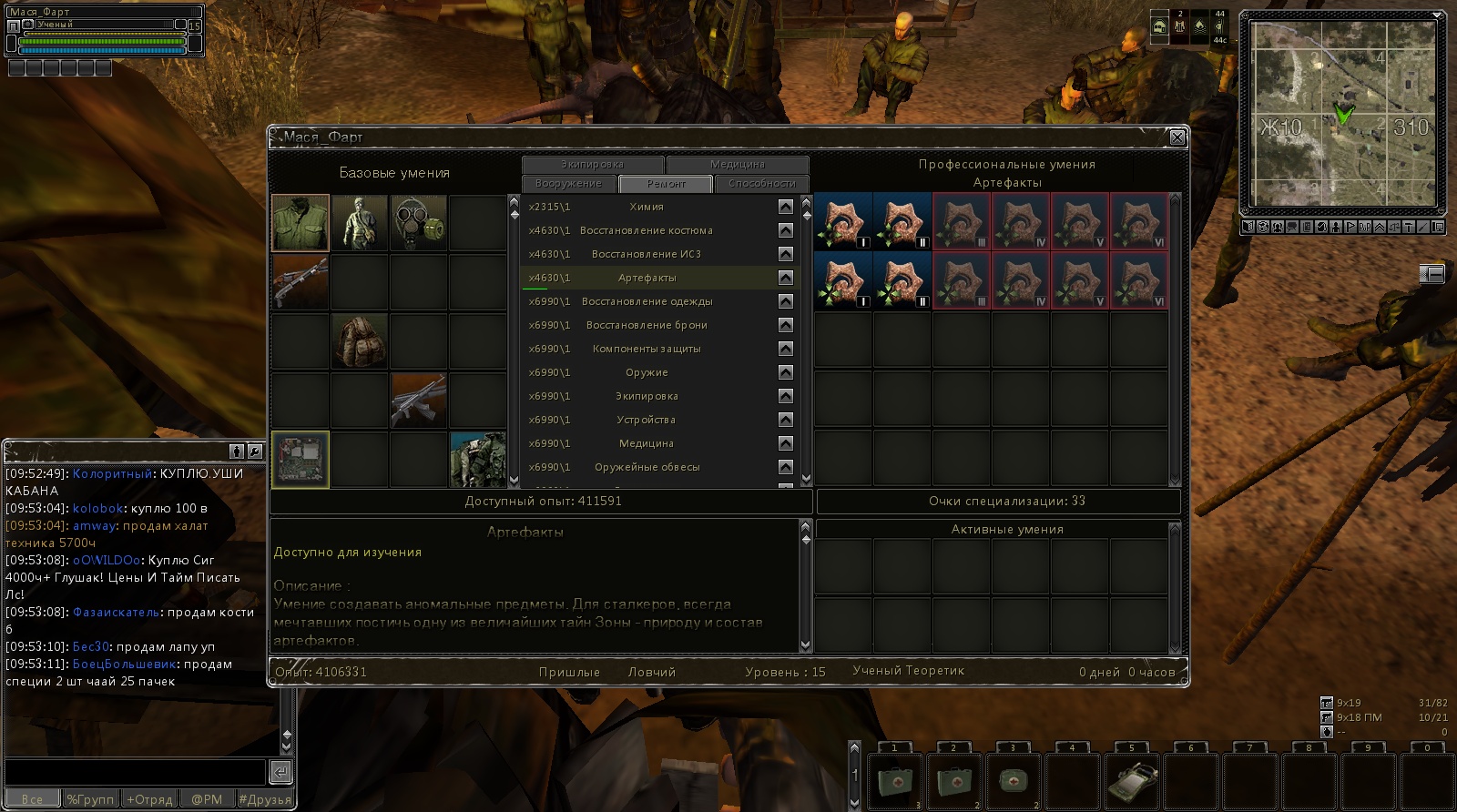The width and height of the screenshot is (1457, 812).
Task: Open the Медицина tab
Action: coord(737,165)
